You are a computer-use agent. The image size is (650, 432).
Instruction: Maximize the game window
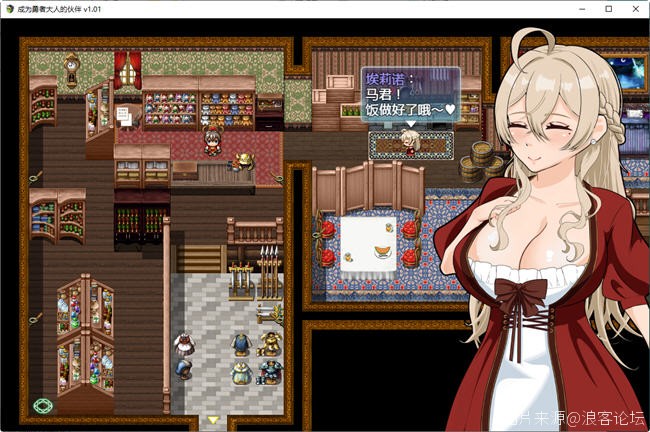tap(608, 9)
